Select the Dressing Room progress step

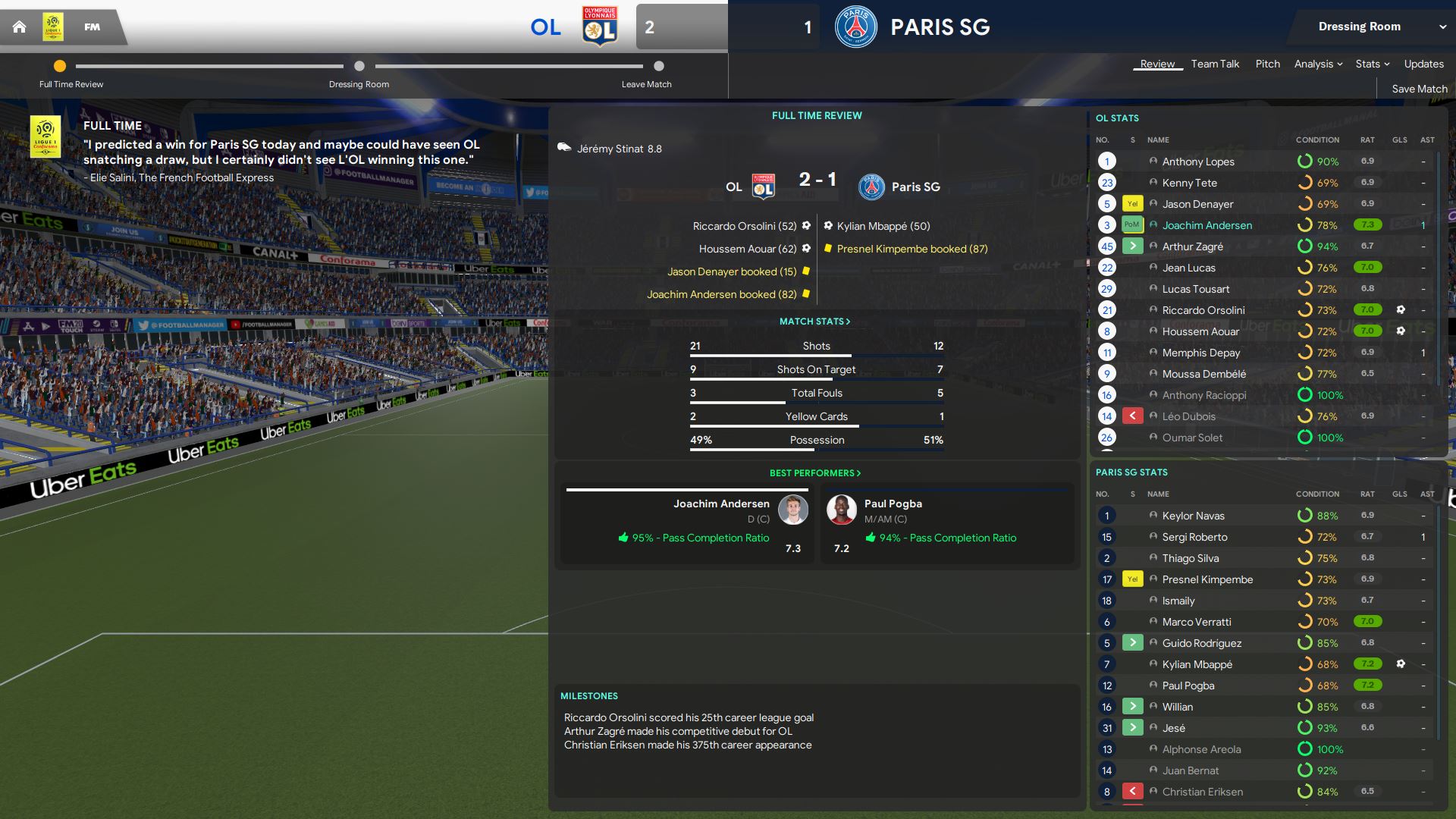[359, 67]
